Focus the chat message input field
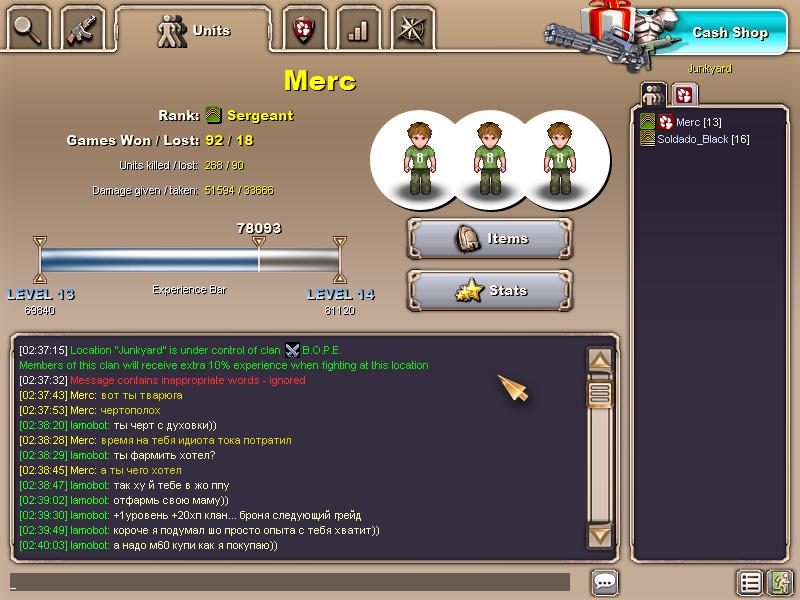Image resolution: width=800 pixels, height=600 pixels. 290,582
